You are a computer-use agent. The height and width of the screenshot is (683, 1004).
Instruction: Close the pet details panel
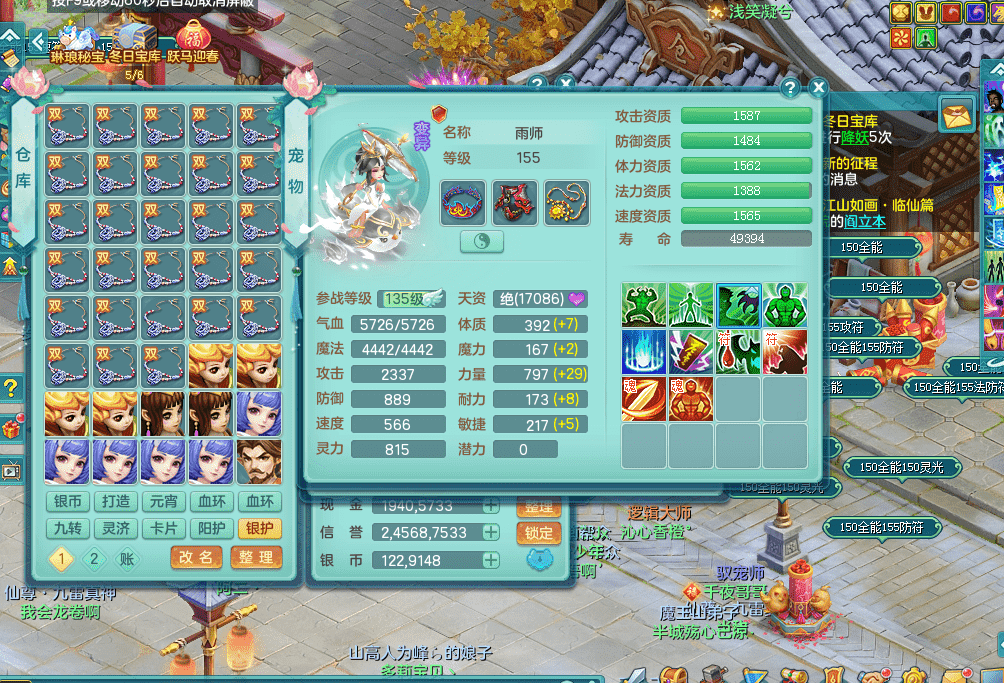[x=818, y=88]
